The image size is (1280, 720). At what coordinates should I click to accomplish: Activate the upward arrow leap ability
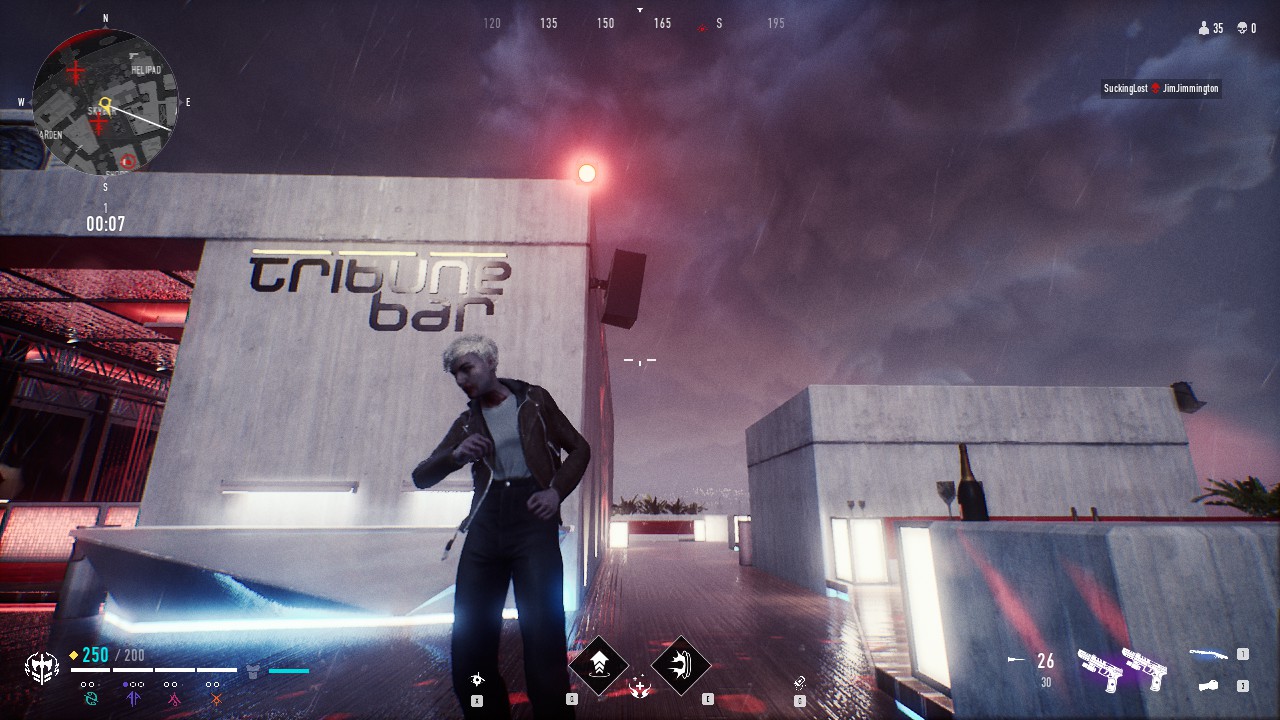click(x=599, y=665)
